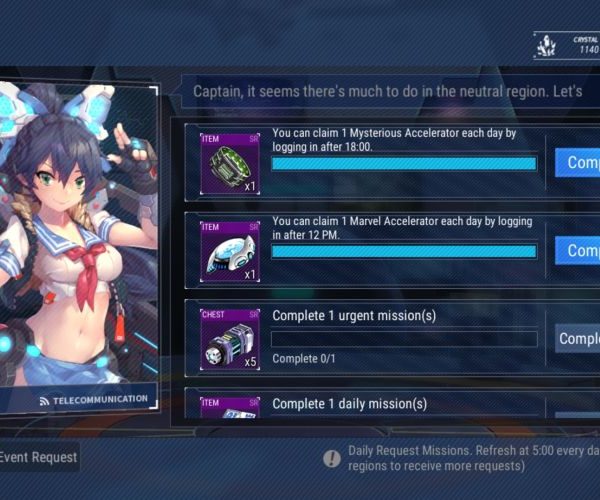
Task: Open the Event Request tab
Action: (38, 457)
